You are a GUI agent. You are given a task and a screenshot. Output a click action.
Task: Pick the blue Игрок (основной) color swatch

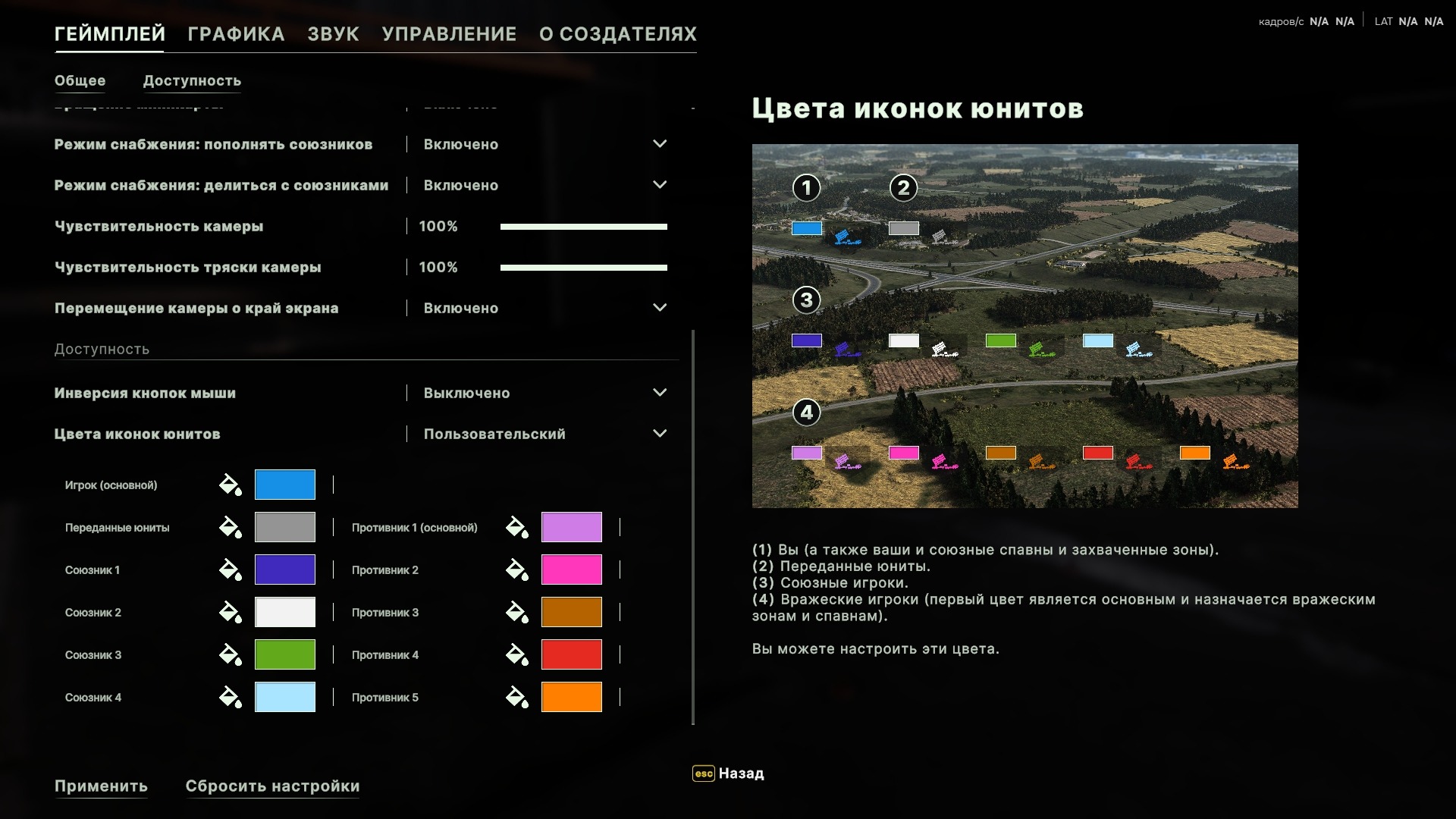click(x=284, y=485)
